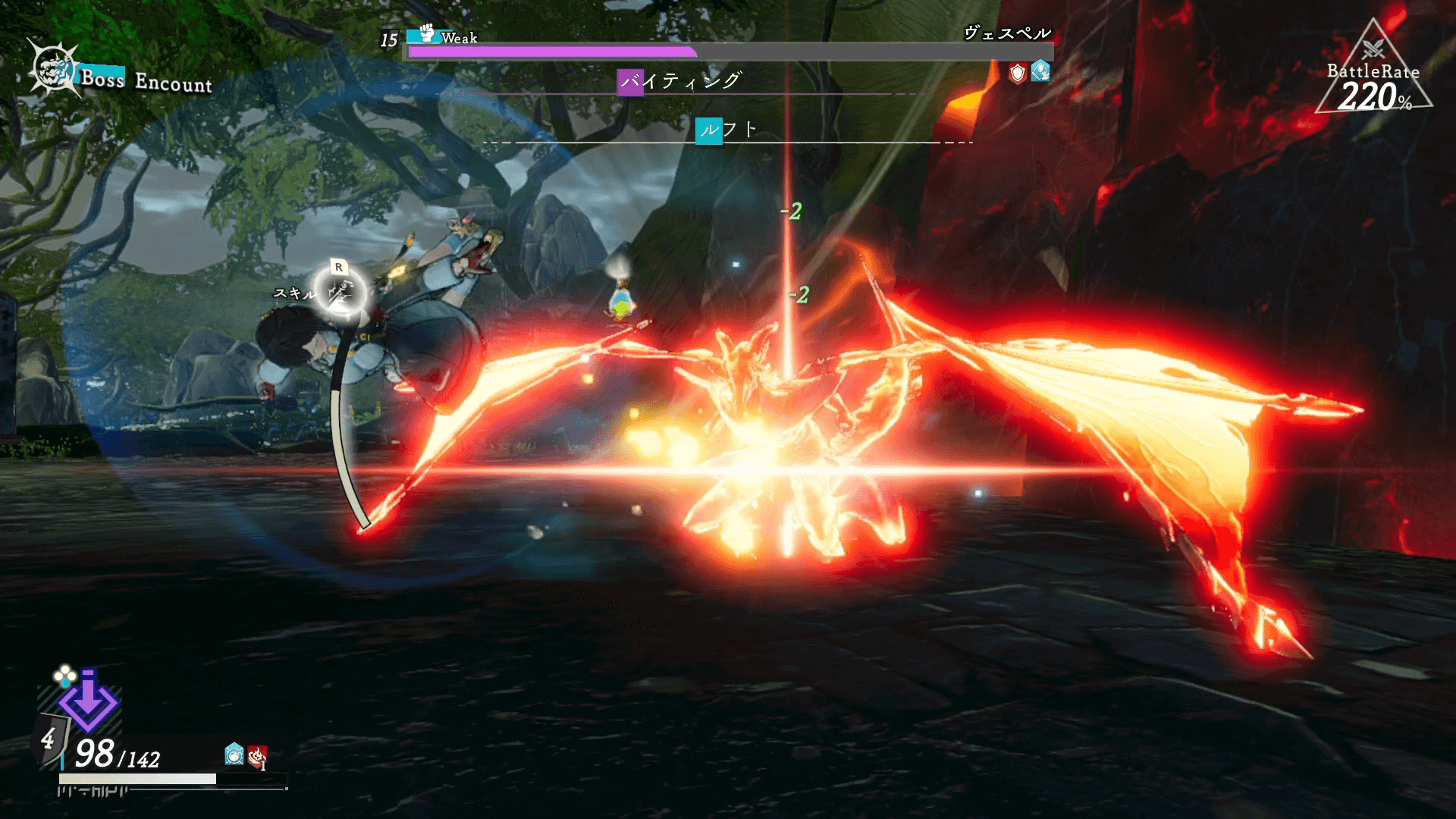Inspect the boss's red shield status icon
The width and height of the screenshot is (1456, 819).
[1017, 73]
